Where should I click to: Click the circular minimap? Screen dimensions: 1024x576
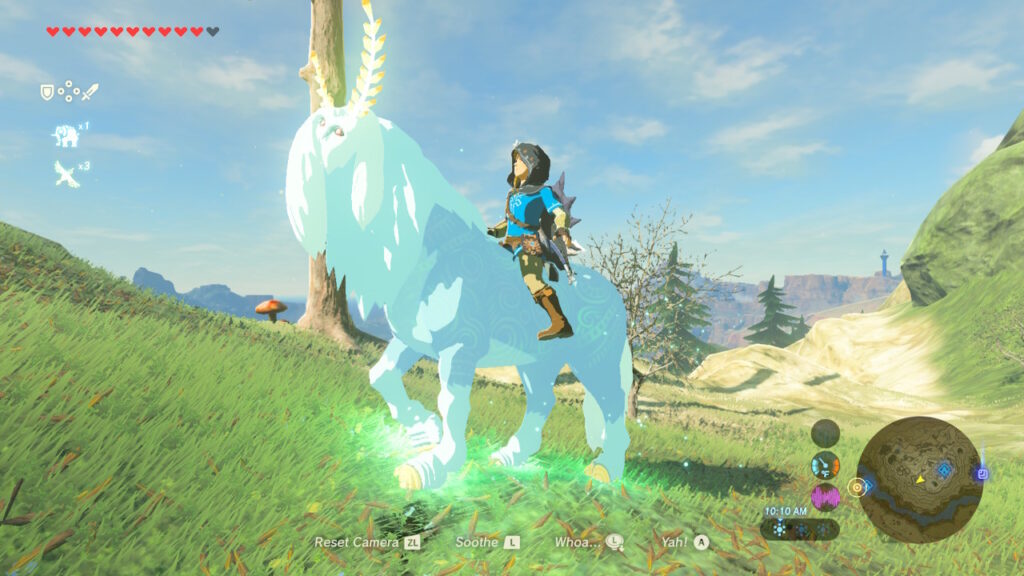pyautogui.click(x=919, y=478)
